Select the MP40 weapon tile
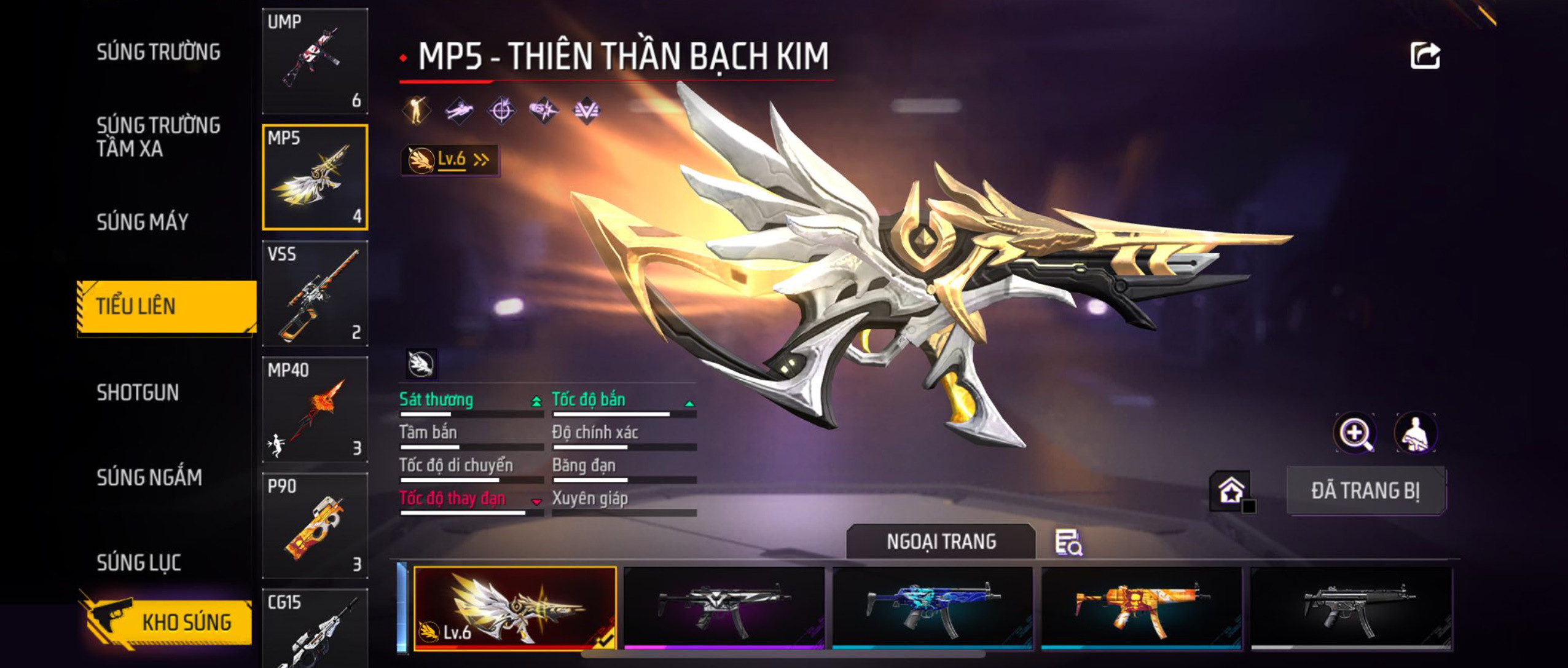The height and width of the screenshot is (668, 1568). click(x=315, y=409)
